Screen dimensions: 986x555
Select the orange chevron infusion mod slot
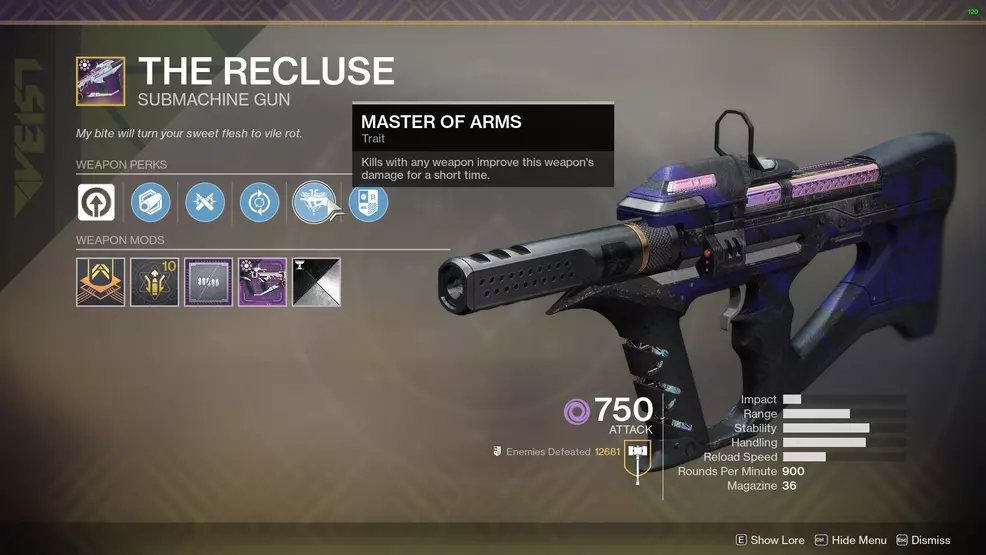[x=101, y=282]
